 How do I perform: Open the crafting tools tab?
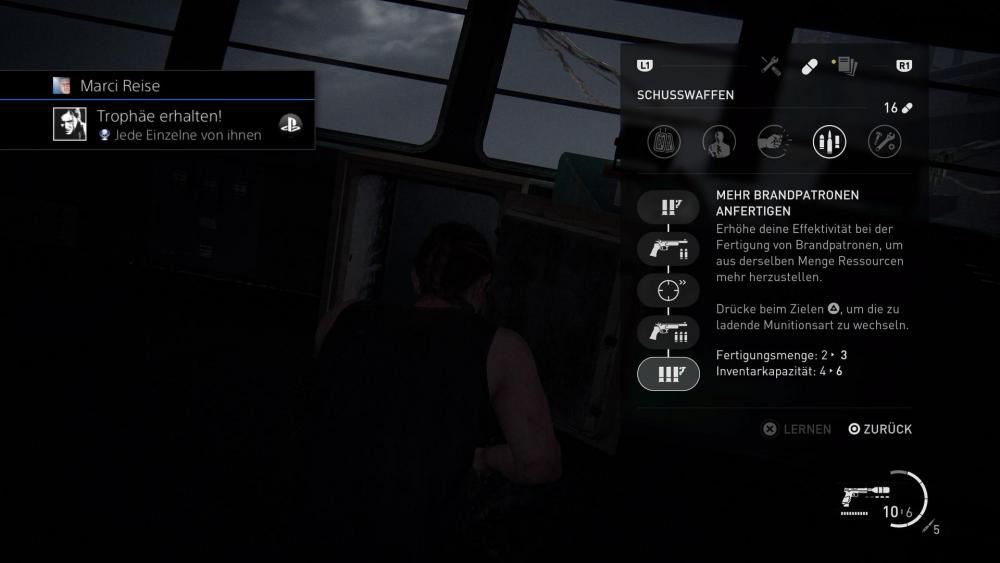pos(770,66)
